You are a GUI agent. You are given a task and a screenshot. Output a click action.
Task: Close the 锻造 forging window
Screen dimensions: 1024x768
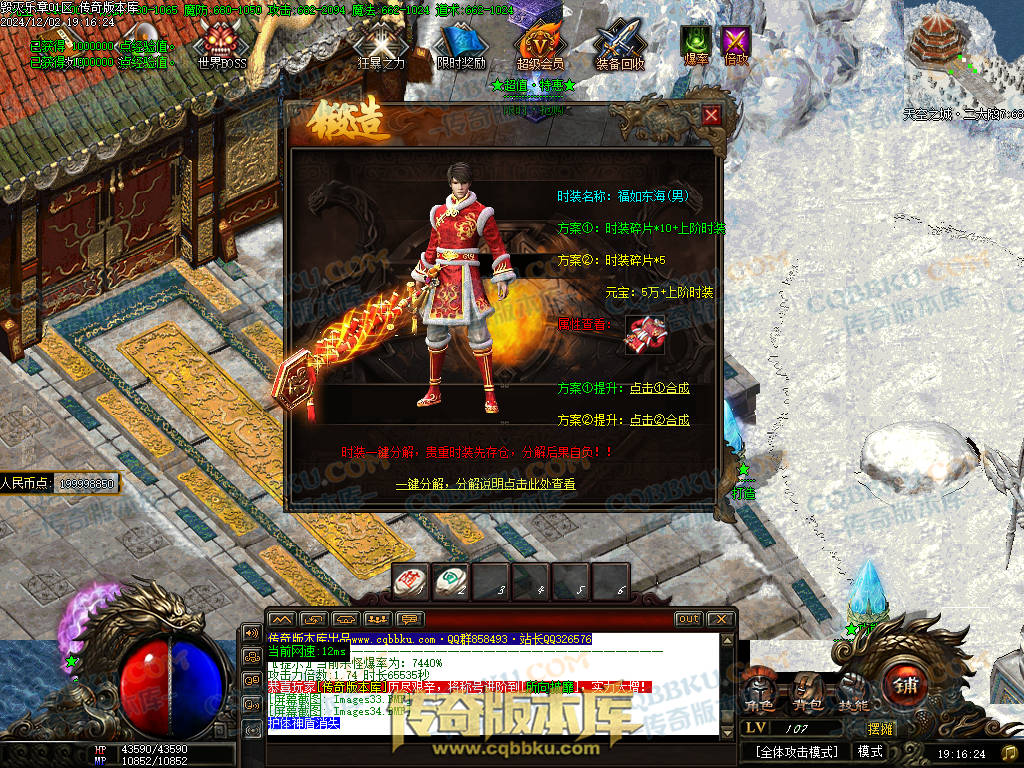point(711,115)
